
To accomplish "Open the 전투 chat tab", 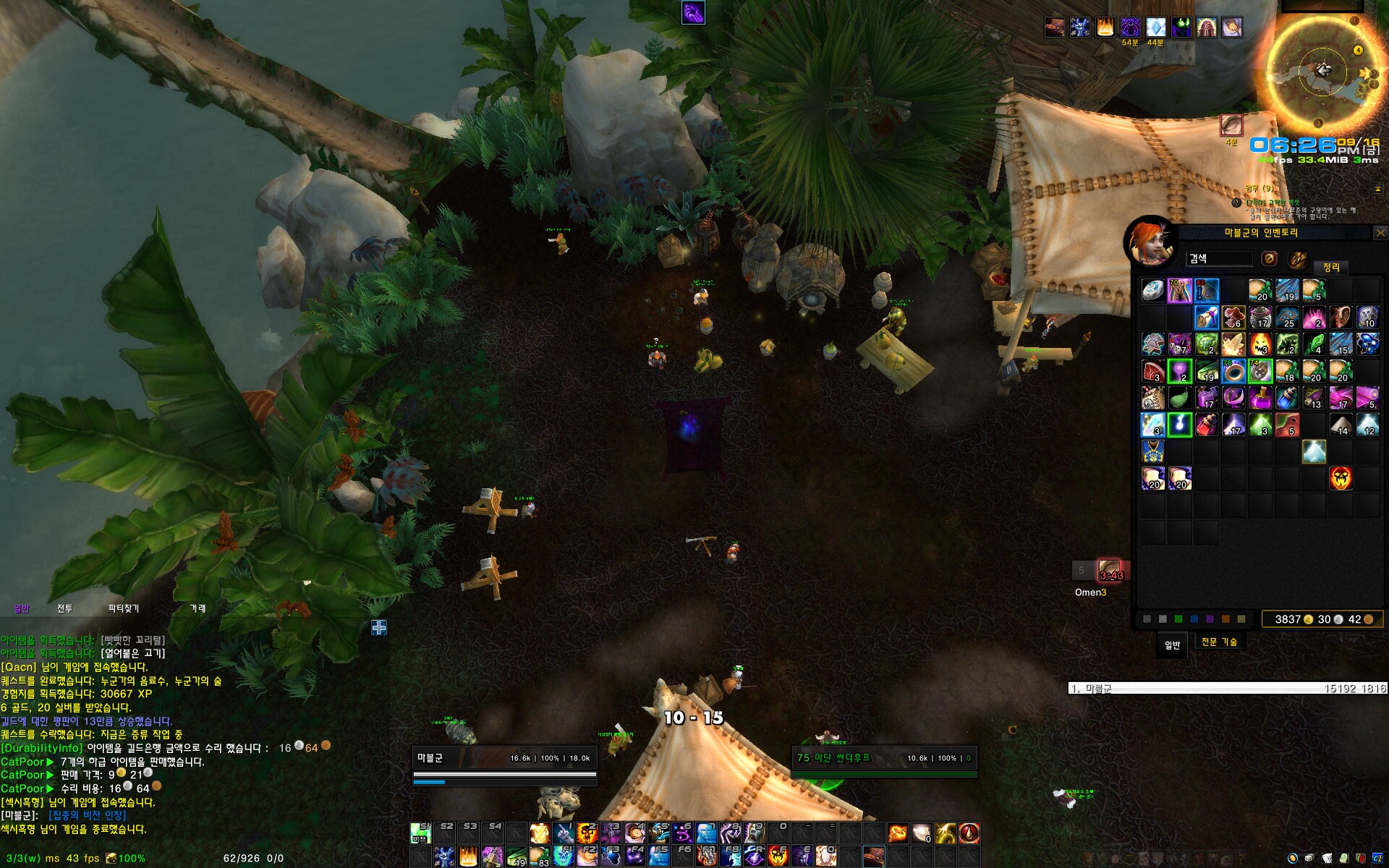I will [65, 609].
